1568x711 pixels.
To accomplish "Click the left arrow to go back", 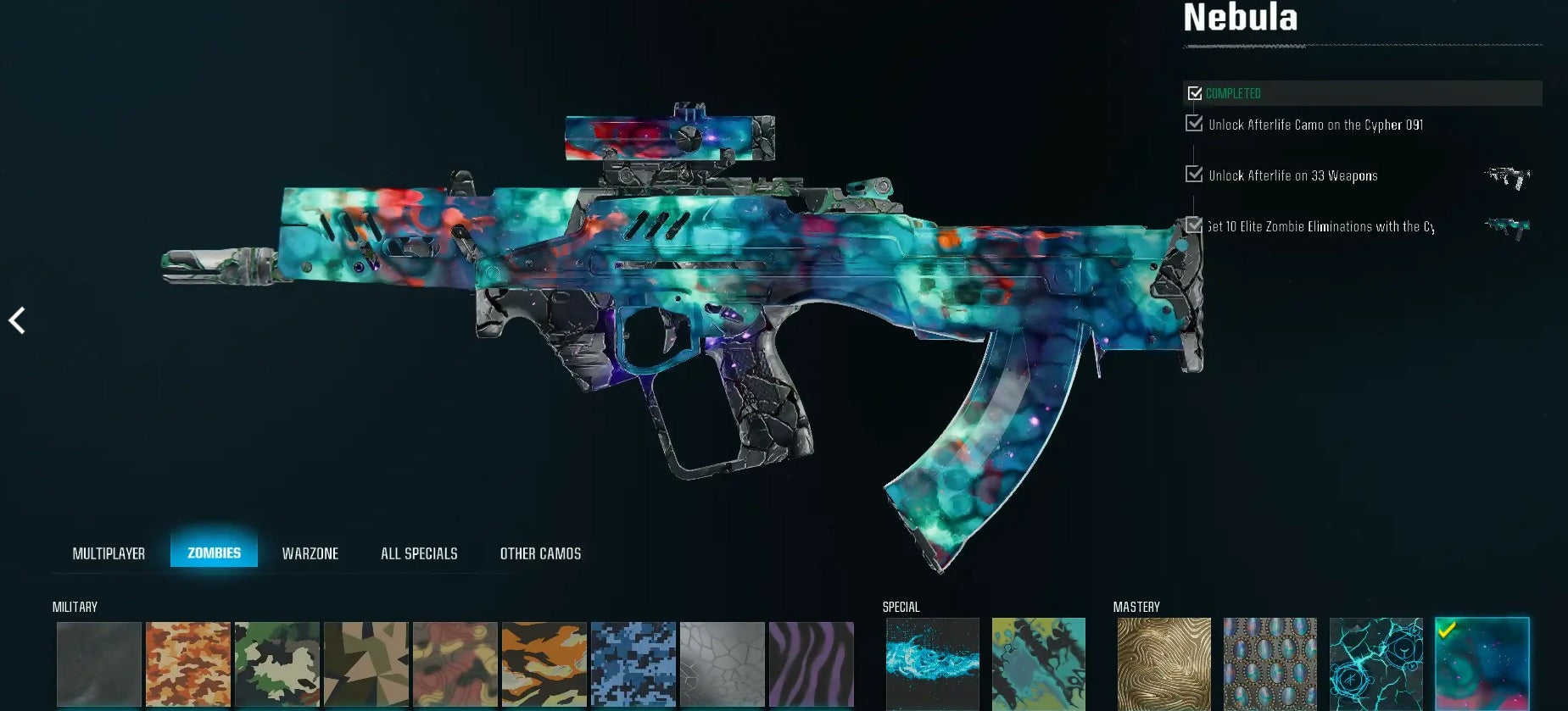I will [x=17, y=320].
